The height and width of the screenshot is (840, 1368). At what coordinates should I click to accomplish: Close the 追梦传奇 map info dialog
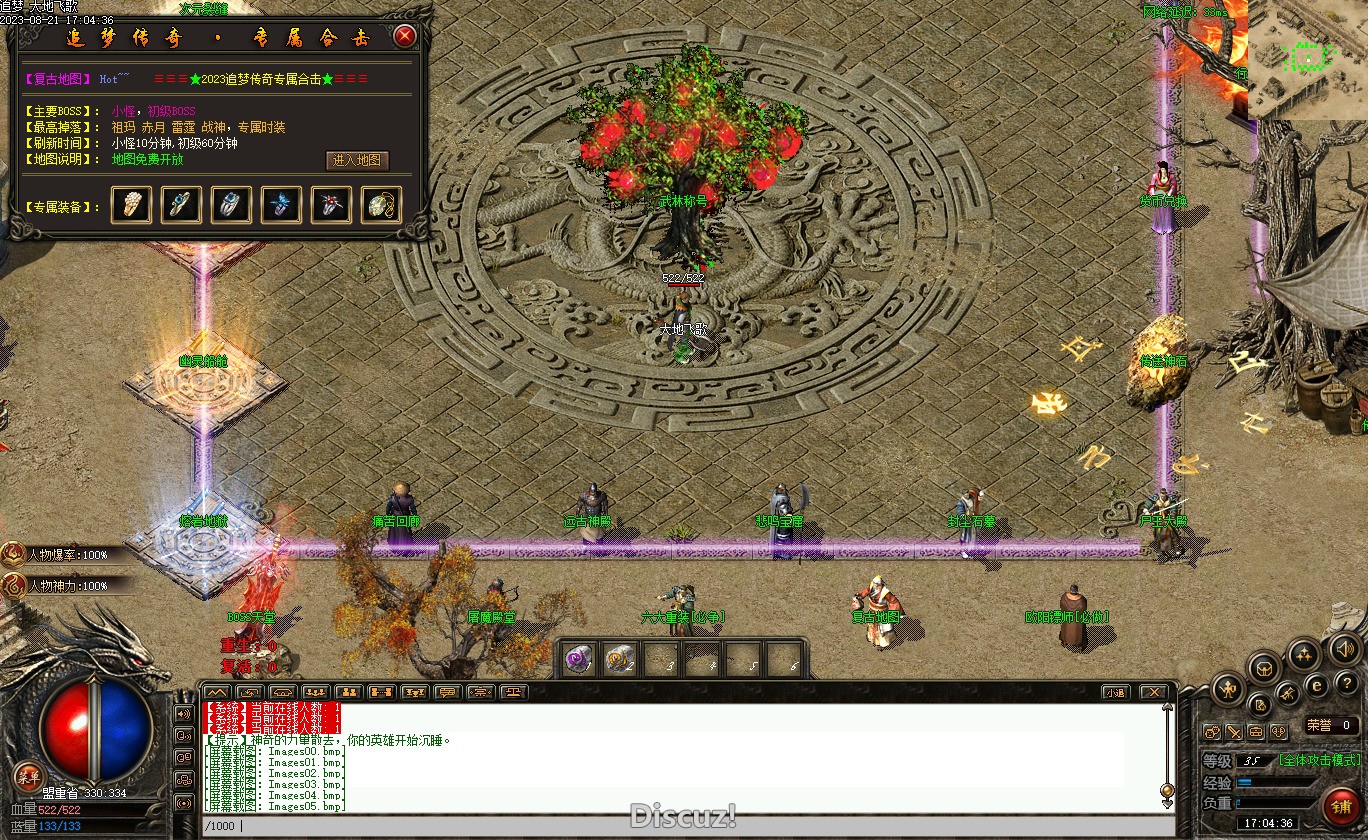point(404,37)
